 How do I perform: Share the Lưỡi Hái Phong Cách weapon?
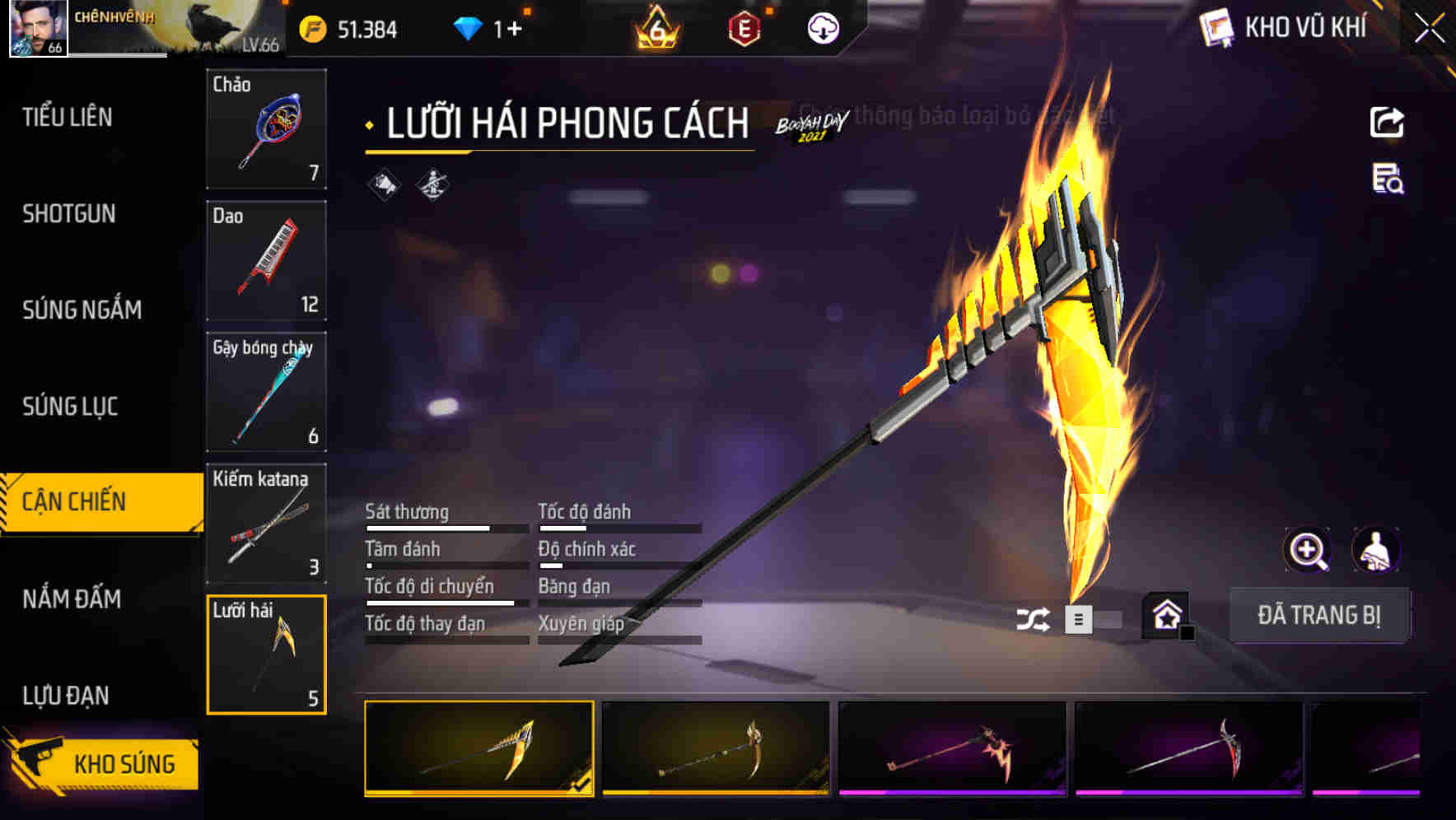(x=1387, y=122)
